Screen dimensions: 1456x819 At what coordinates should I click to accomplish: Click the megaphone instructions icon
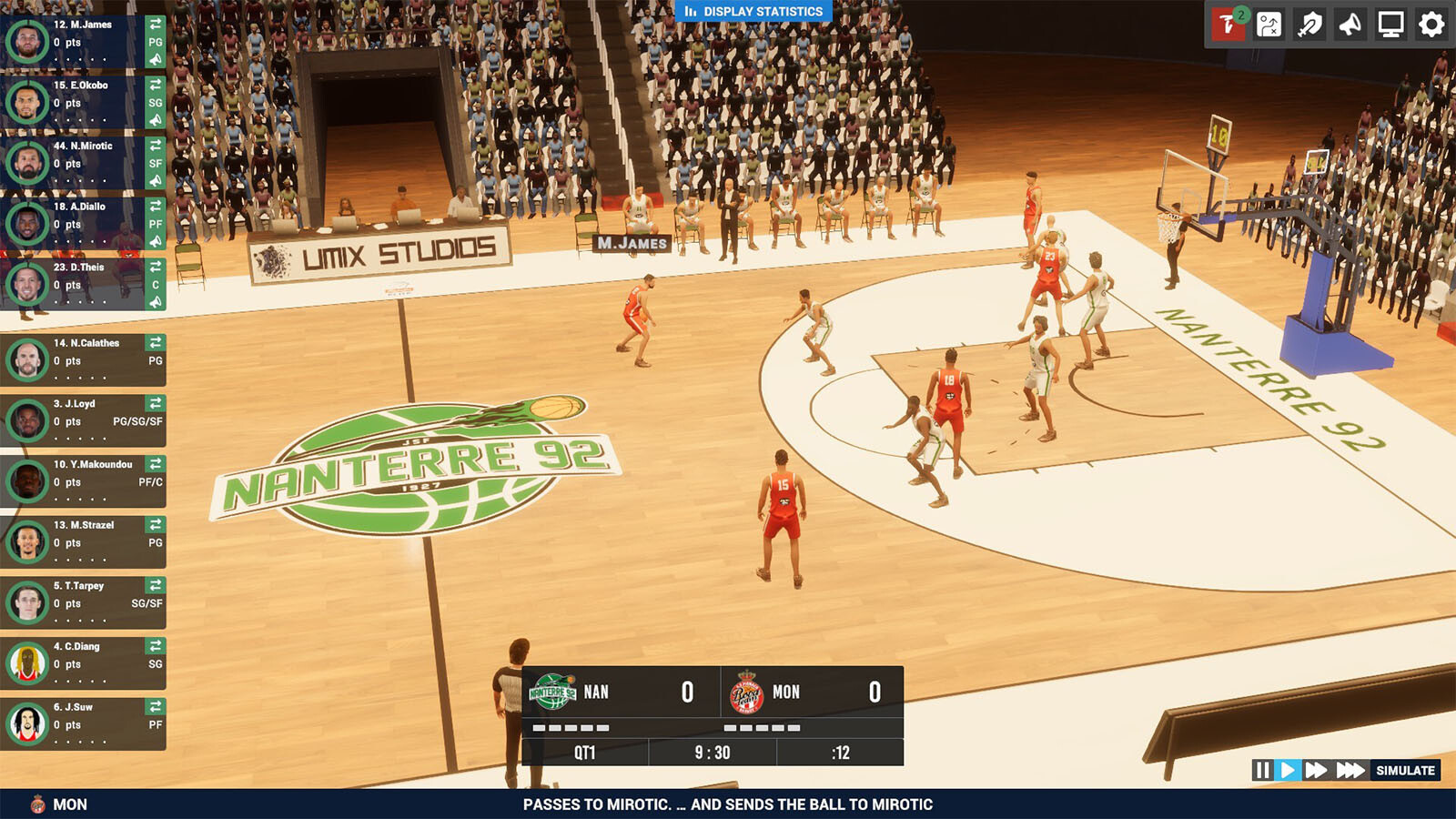coord(1350,25)
